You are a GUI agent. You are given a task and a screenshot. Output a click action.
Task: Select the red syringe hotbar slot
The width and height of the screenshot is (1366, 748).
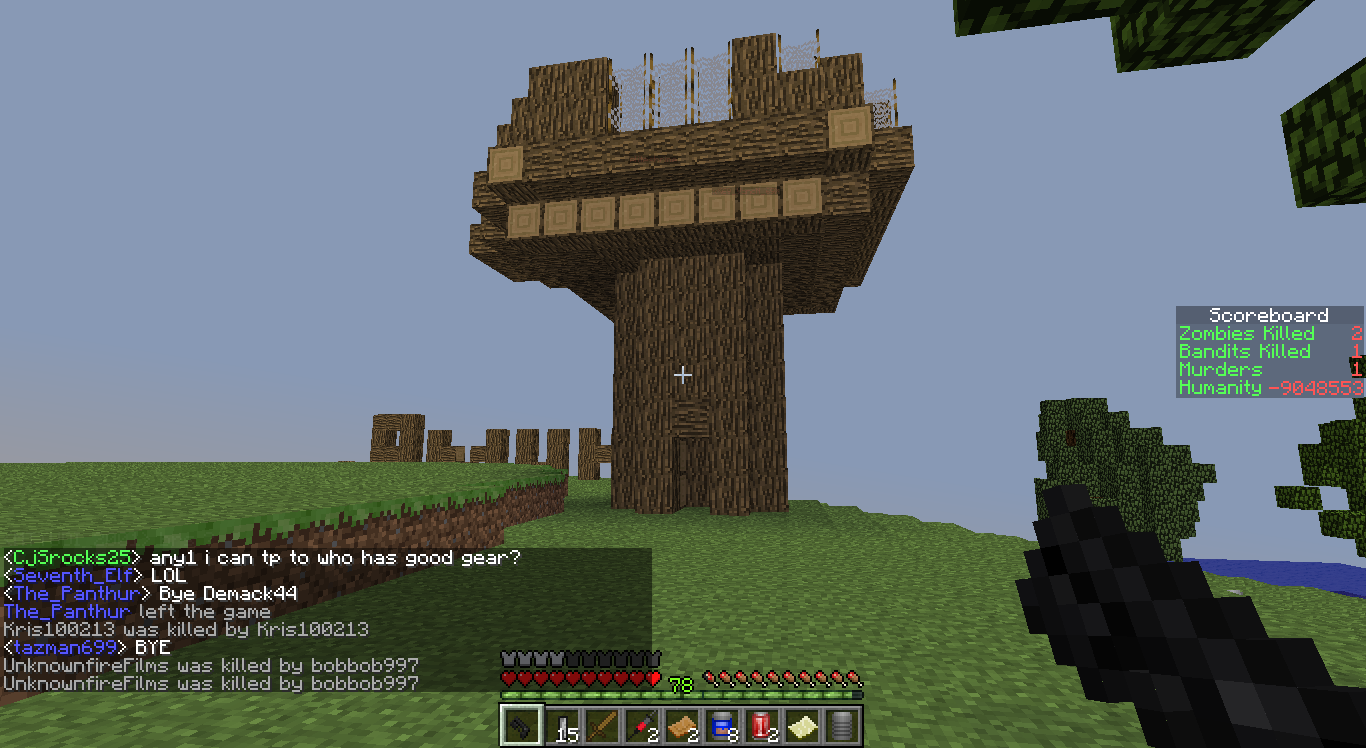[641, 726]
